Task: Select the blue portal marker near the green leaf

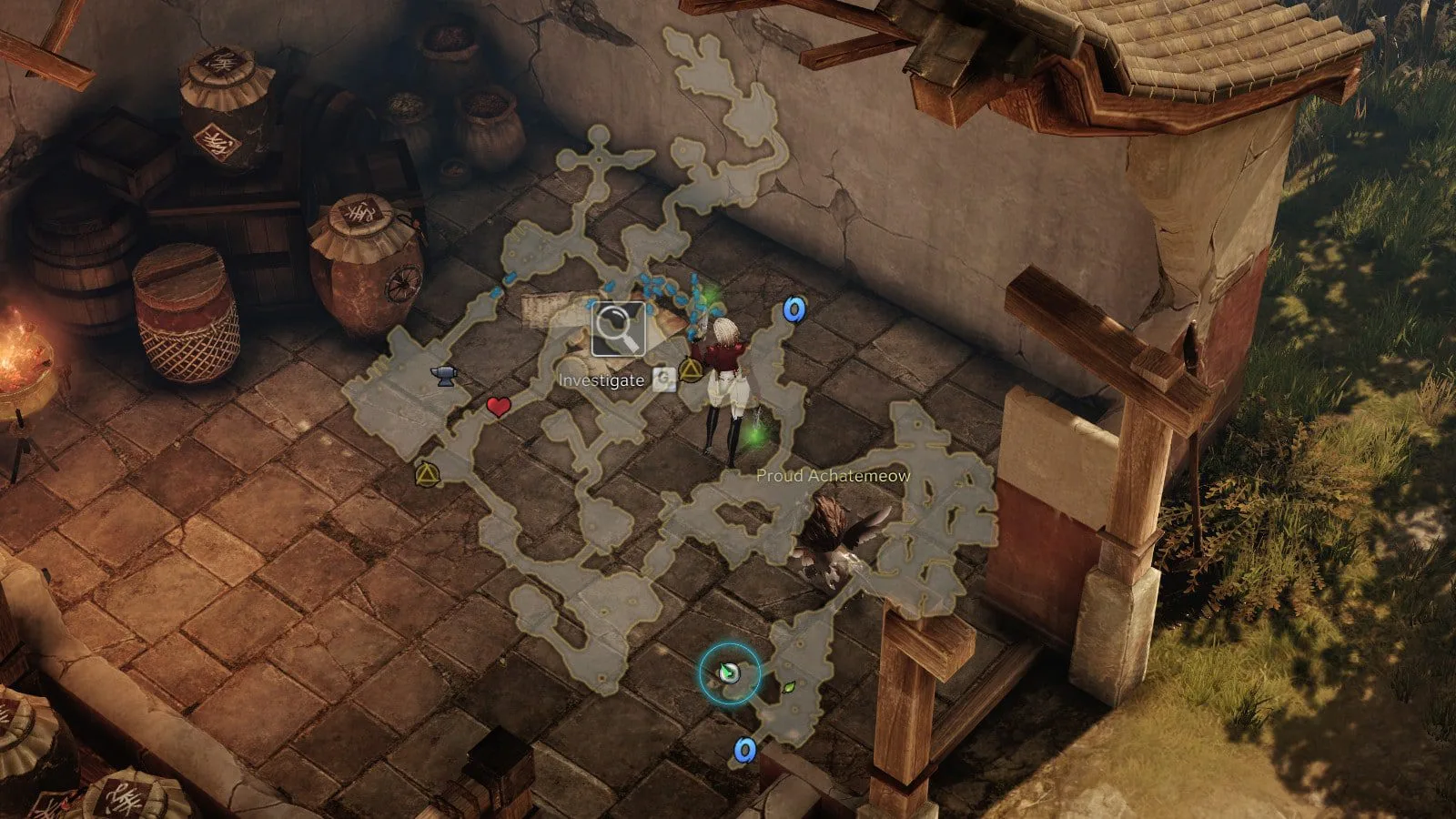Action: coord(744,750)
